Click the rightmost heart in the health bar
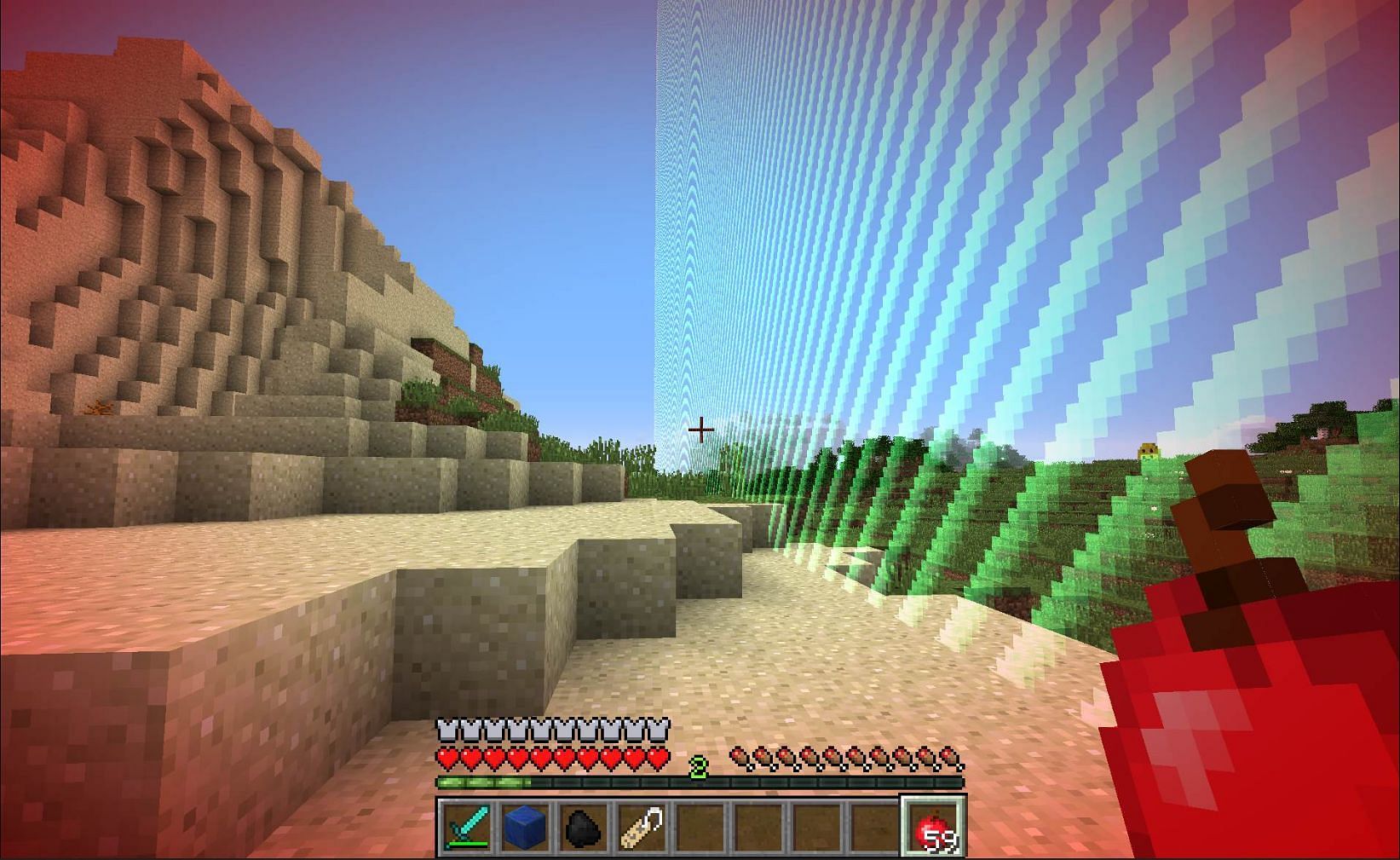Image resolution: width=1400 pixels, height=860 pixels. (x=658, y=756)
